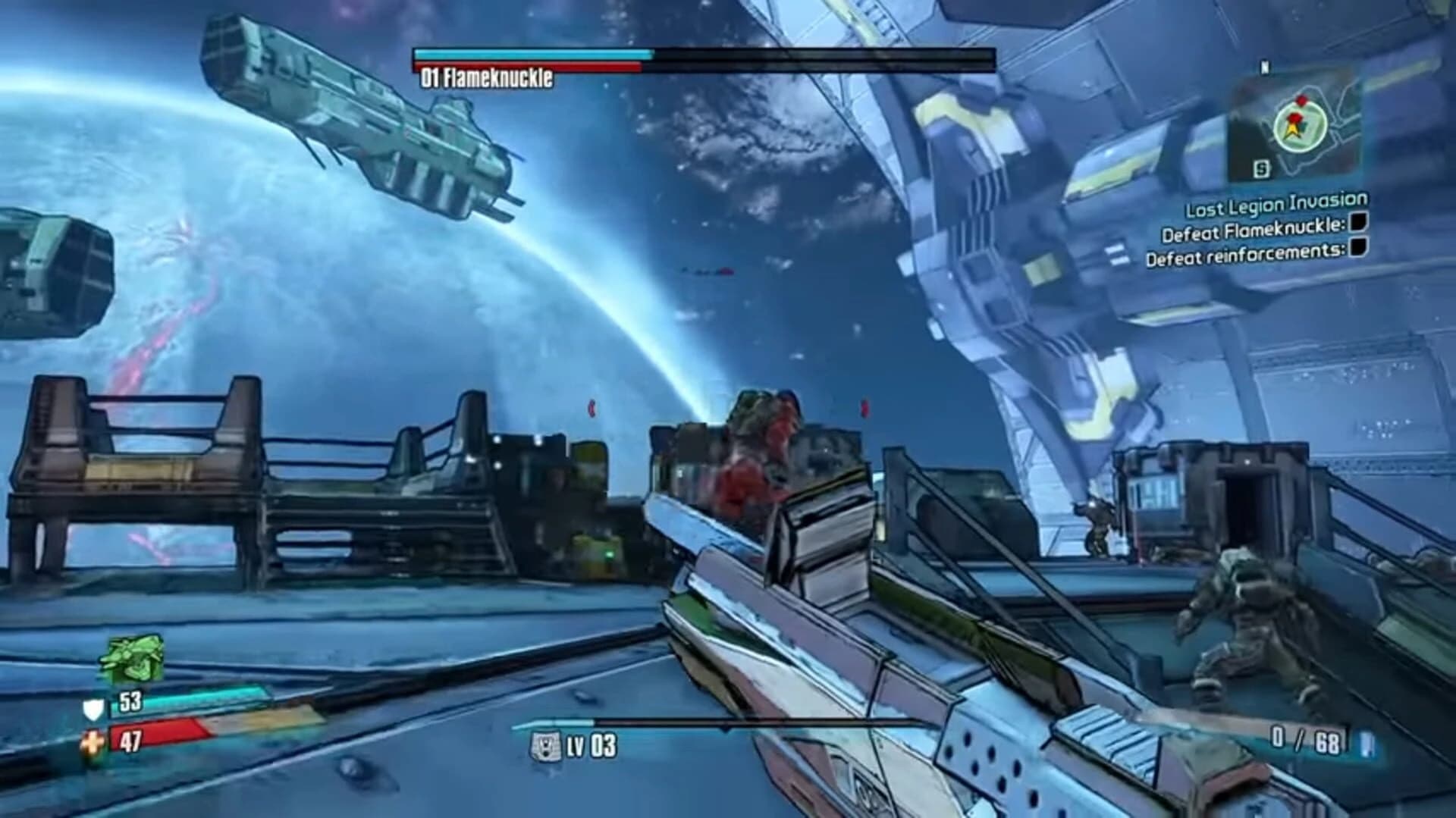Click the player arrow marker on the minimap
Viewport: 1456px width, 818px height.
1291,129
